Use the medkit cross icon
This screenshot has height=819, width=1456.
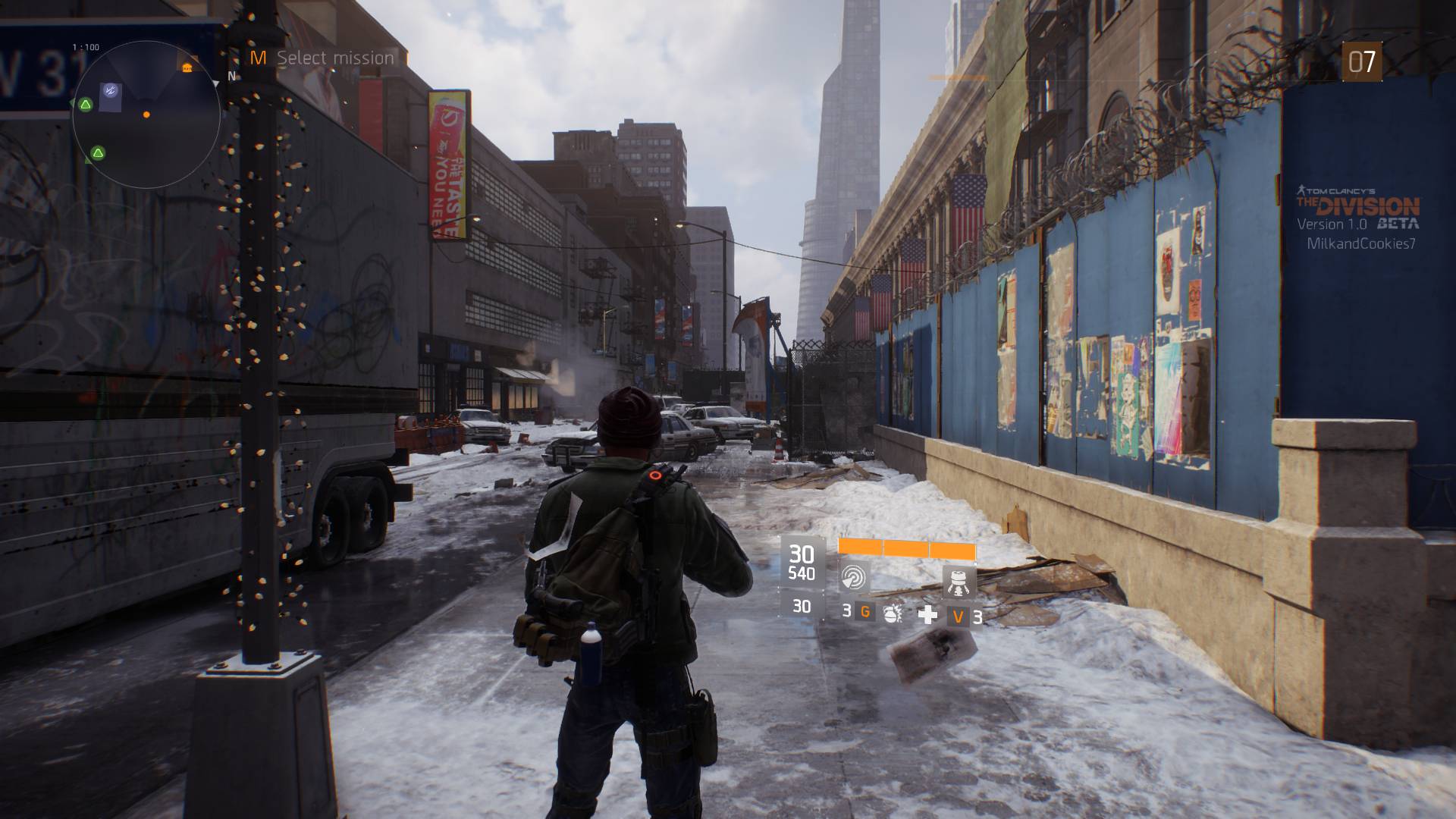pyautogui.click(x=927, y=615)
